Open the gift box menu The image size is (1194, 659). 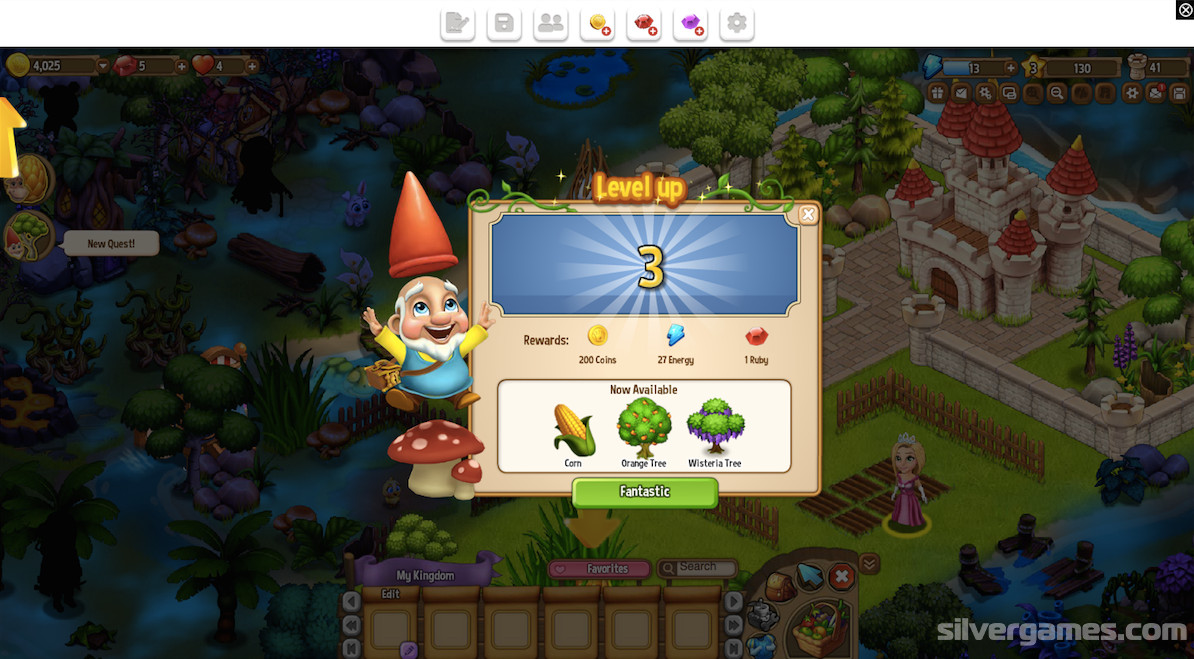(x=937, y=93)
